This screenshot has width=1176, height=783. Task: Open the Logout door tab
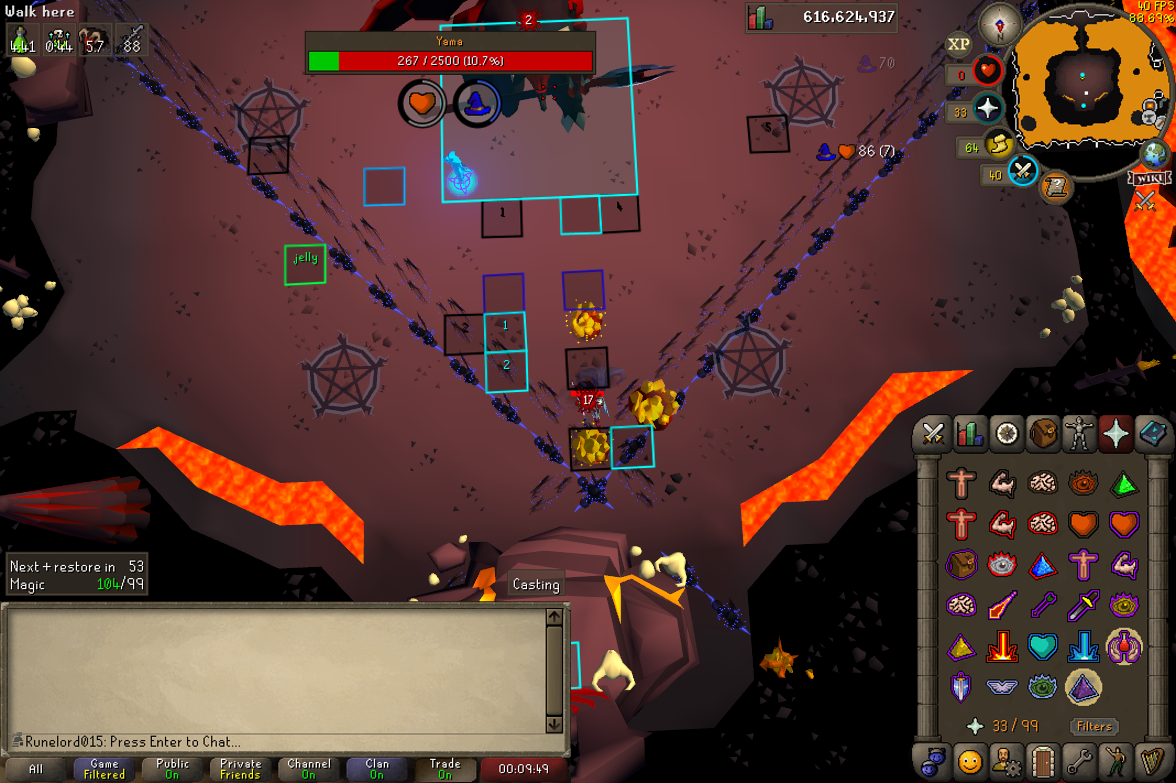[x=1042, y=761]
